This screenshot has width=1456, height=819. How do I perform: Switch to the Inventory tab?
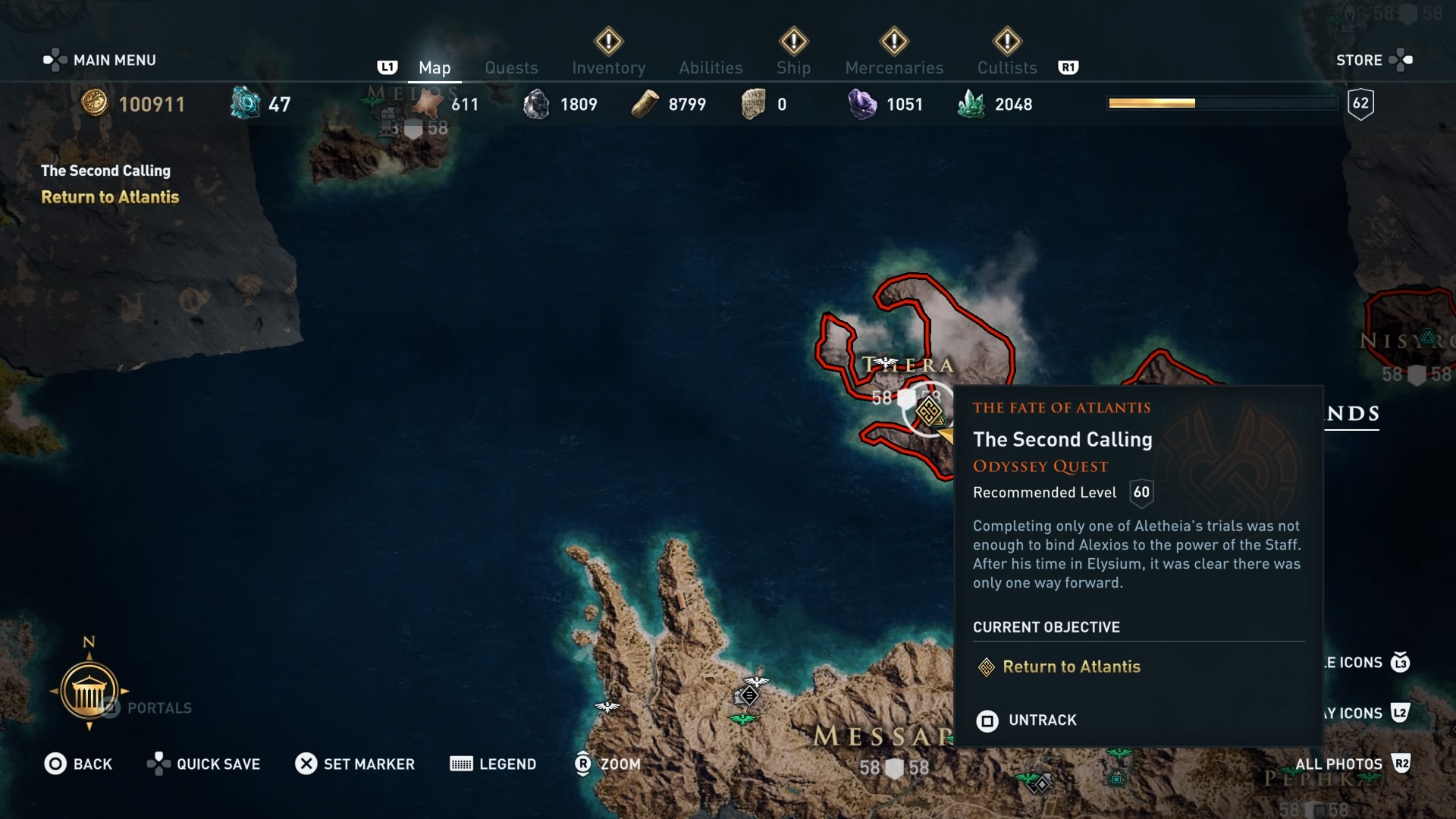608,67
